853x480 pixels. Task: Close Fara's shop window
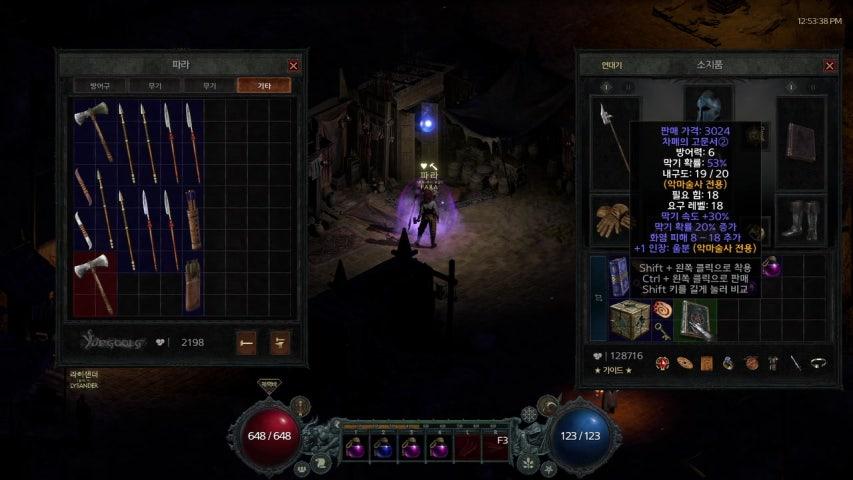(x=293, y=65)
